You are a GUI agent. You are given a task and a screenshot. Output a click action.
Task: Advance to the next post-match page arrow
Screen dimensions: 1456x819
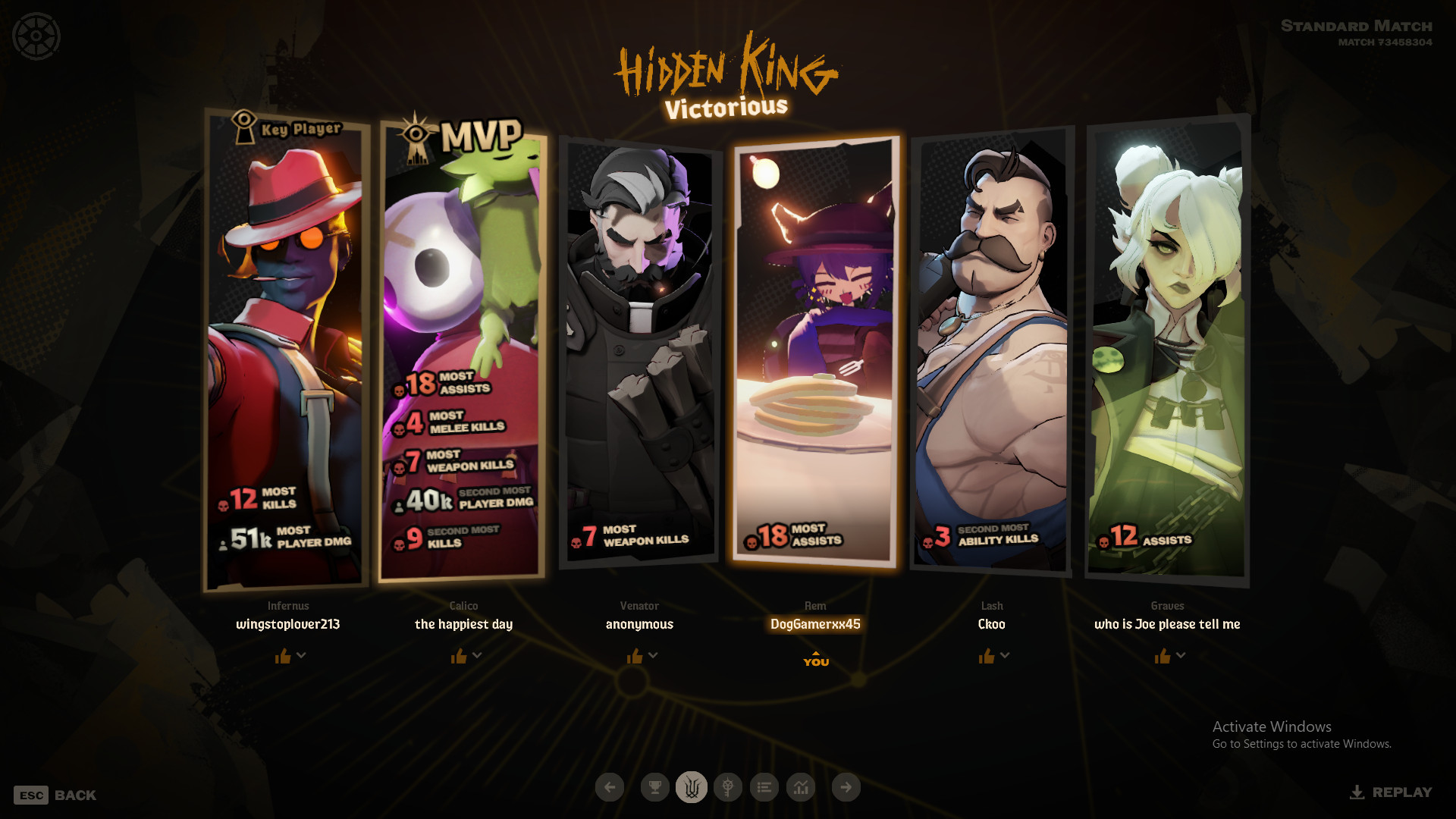pyautogui.click(x=846, y=787)
